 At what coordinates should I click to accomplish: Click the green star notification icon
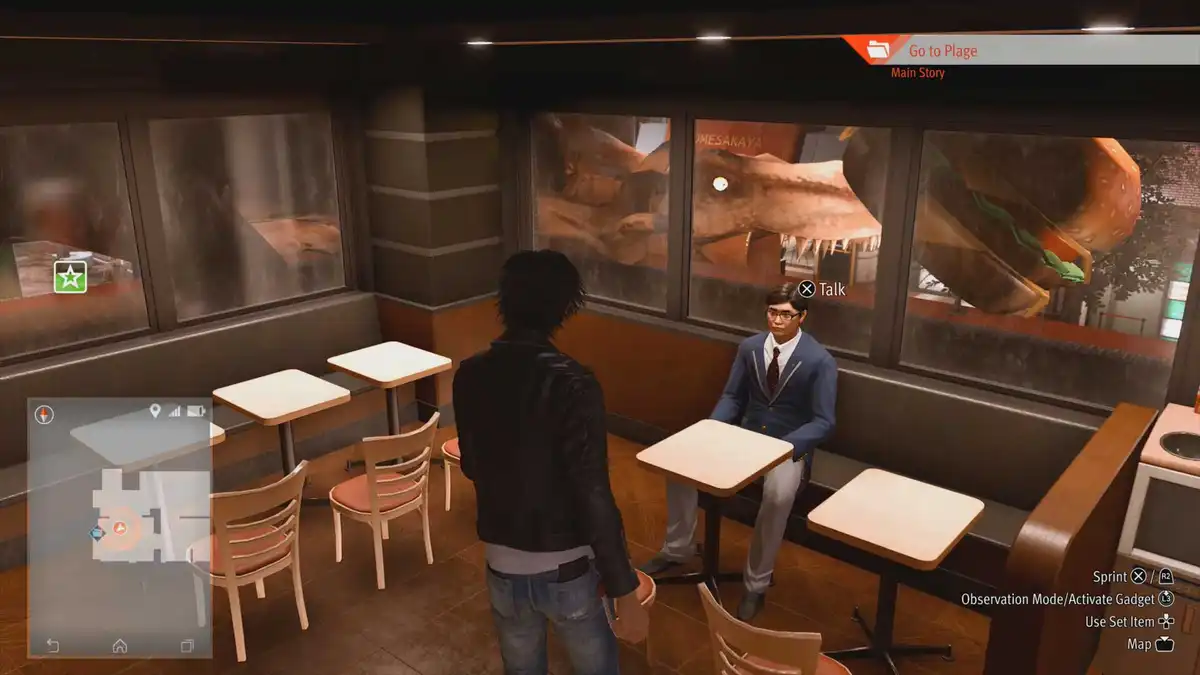click(70, 278)
